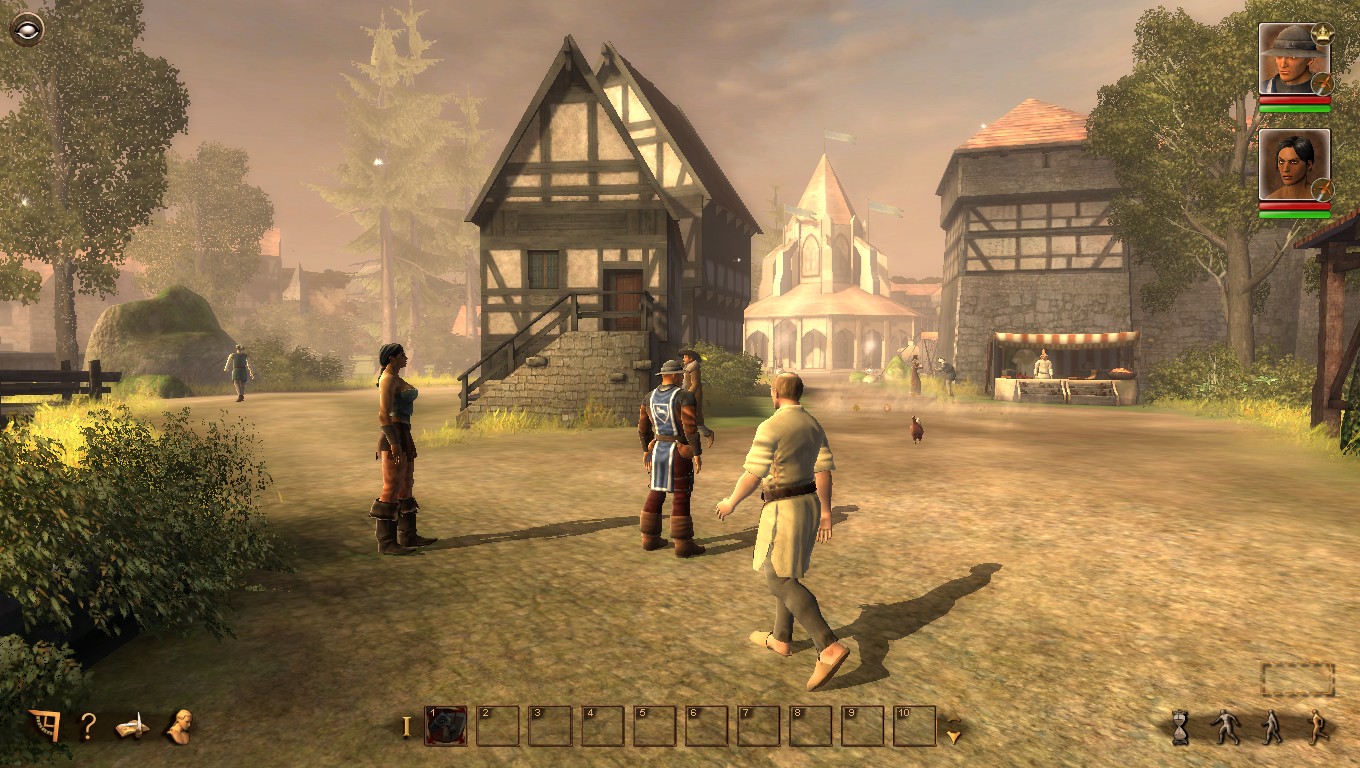Click the eye icon in the corner
This screenshot has width=1360, height=768.
pyautogui.click(x=26, y=27)
